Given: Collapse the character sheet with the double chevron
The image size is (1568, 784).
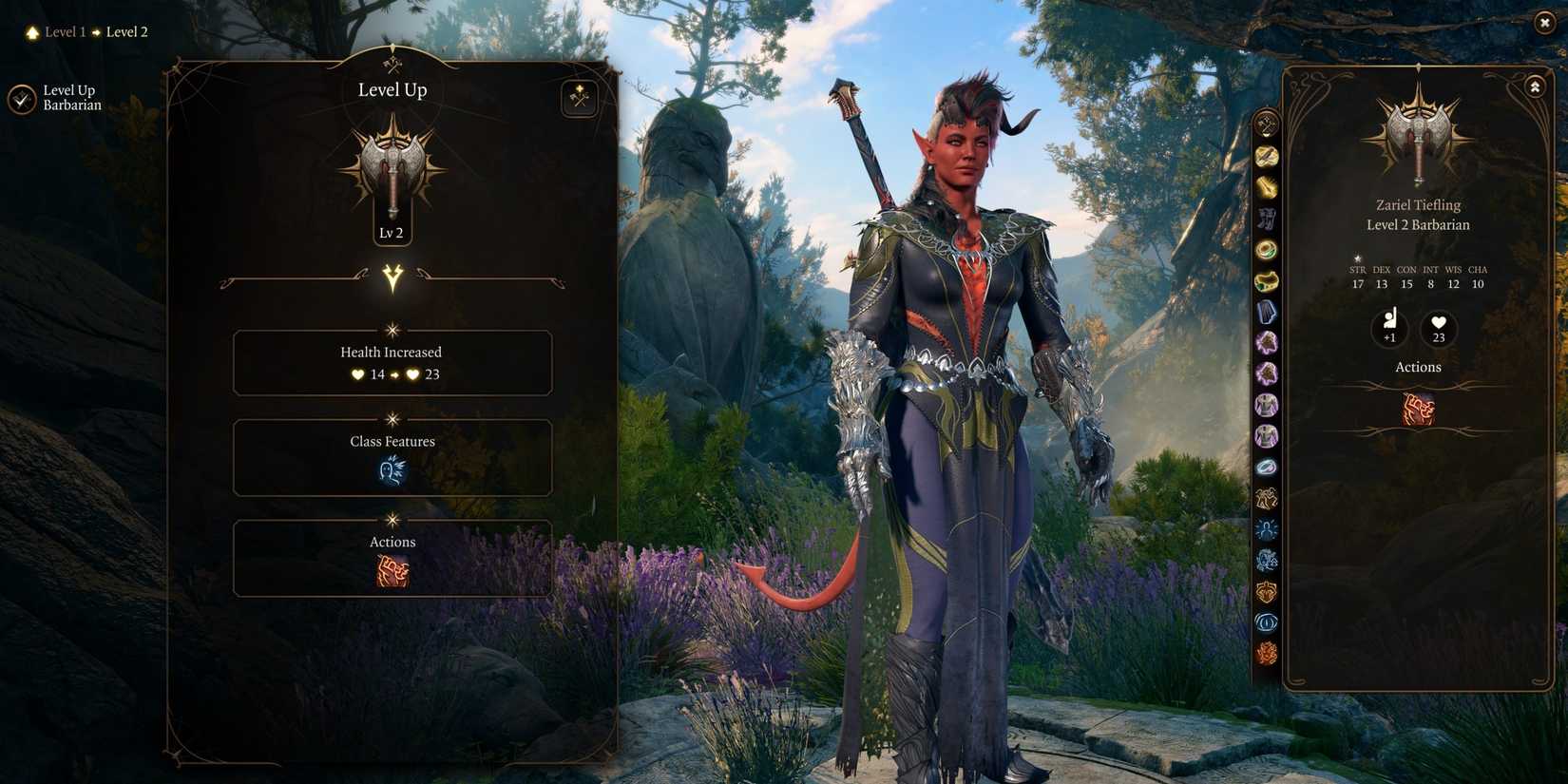Looking at the screenshot, I should click(x=1536, y=86).
